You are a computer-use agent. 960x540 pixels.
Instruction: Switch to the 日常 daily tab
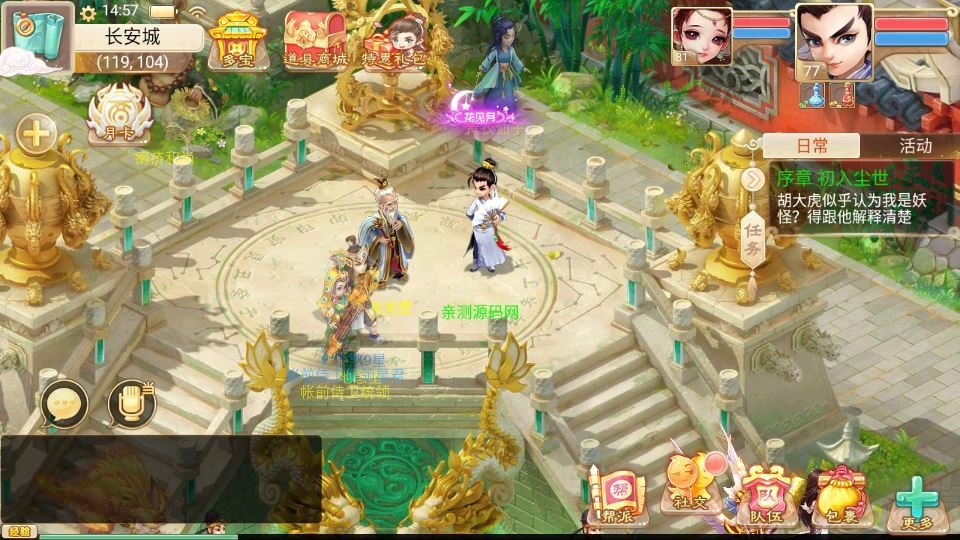point(812,145)
